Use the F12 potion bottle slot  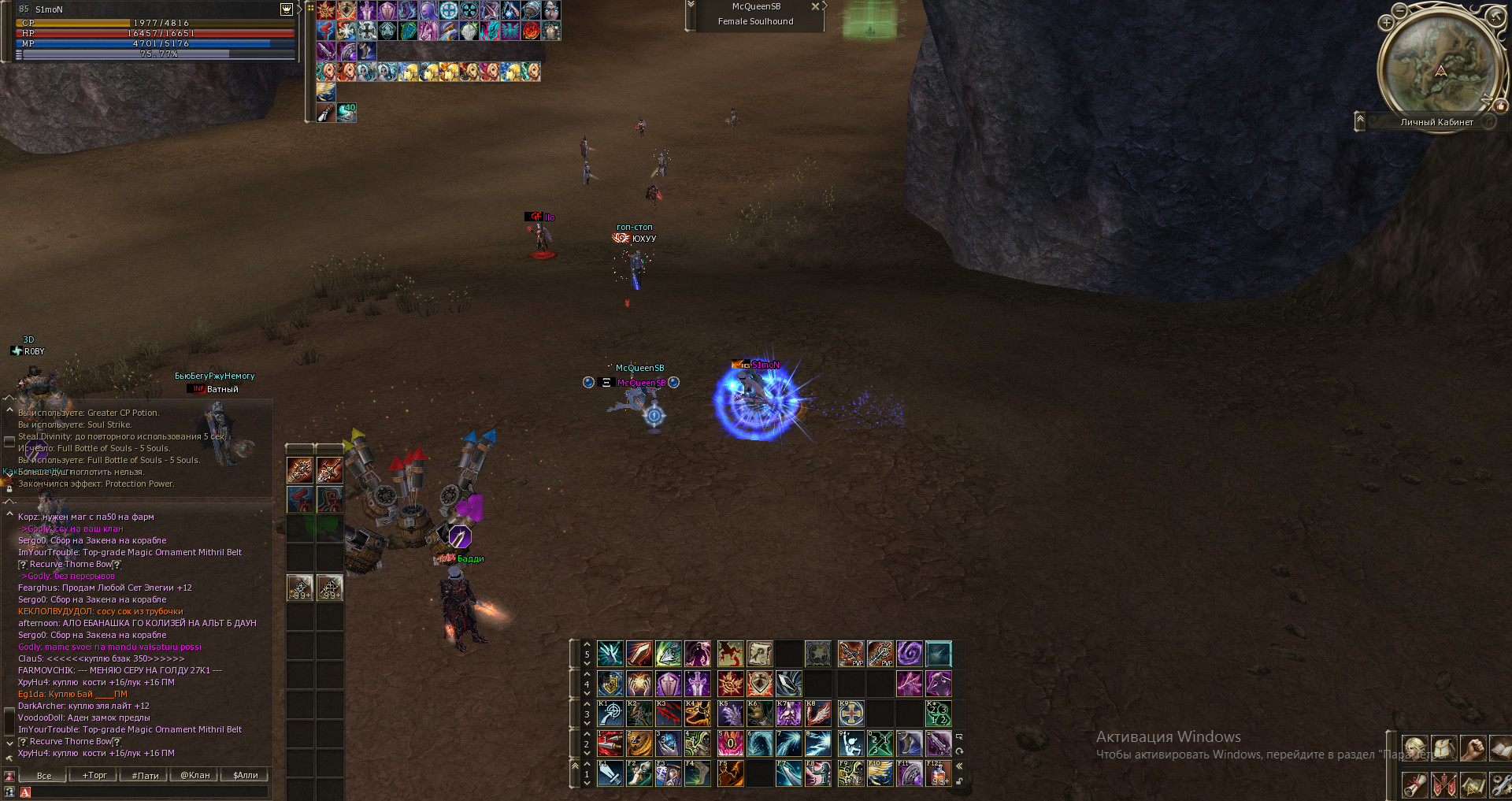tap(939, 773)
